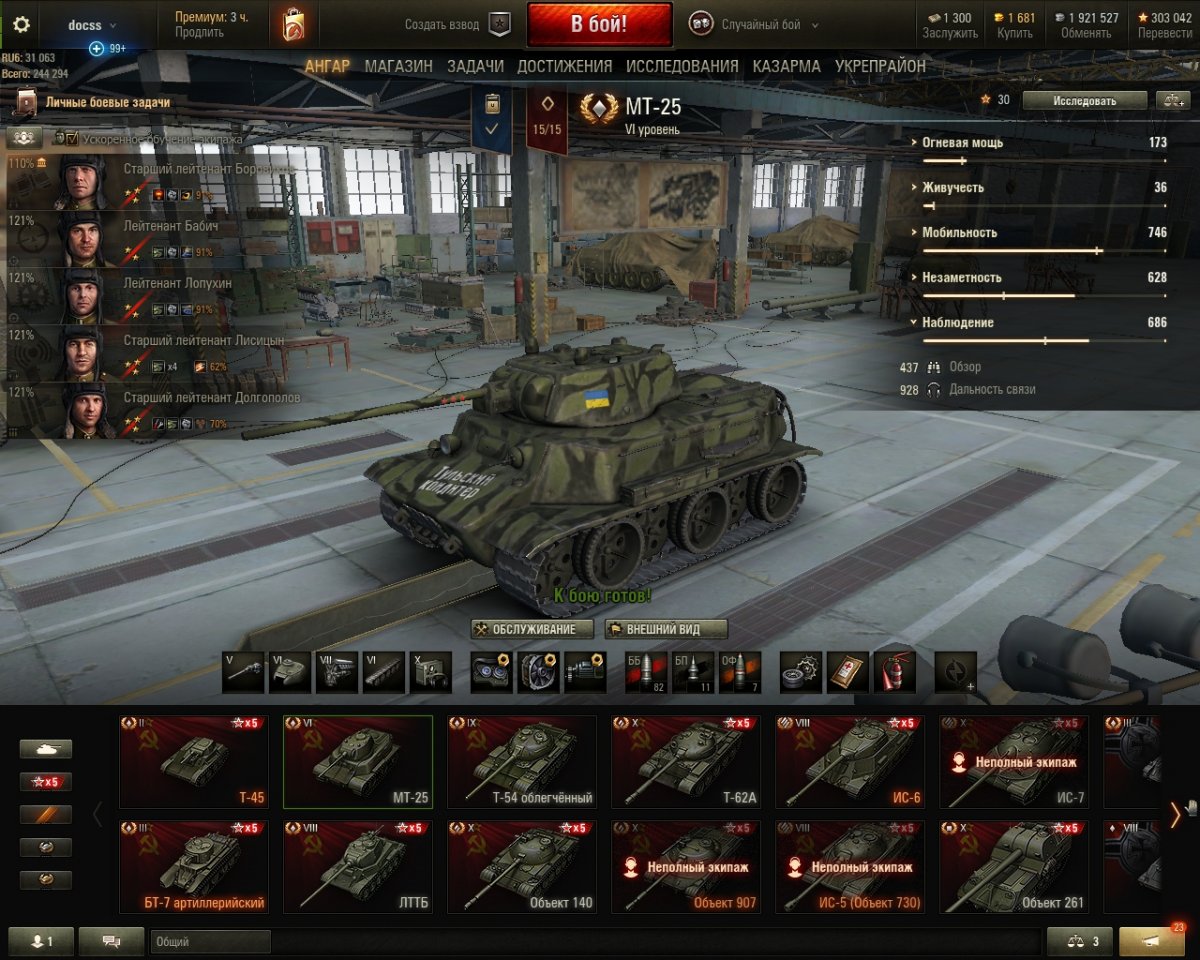This screenshot has height=960, width=1200.
Task: Toggle the accelerated crew training checkbox
Action: pos(71,138)
